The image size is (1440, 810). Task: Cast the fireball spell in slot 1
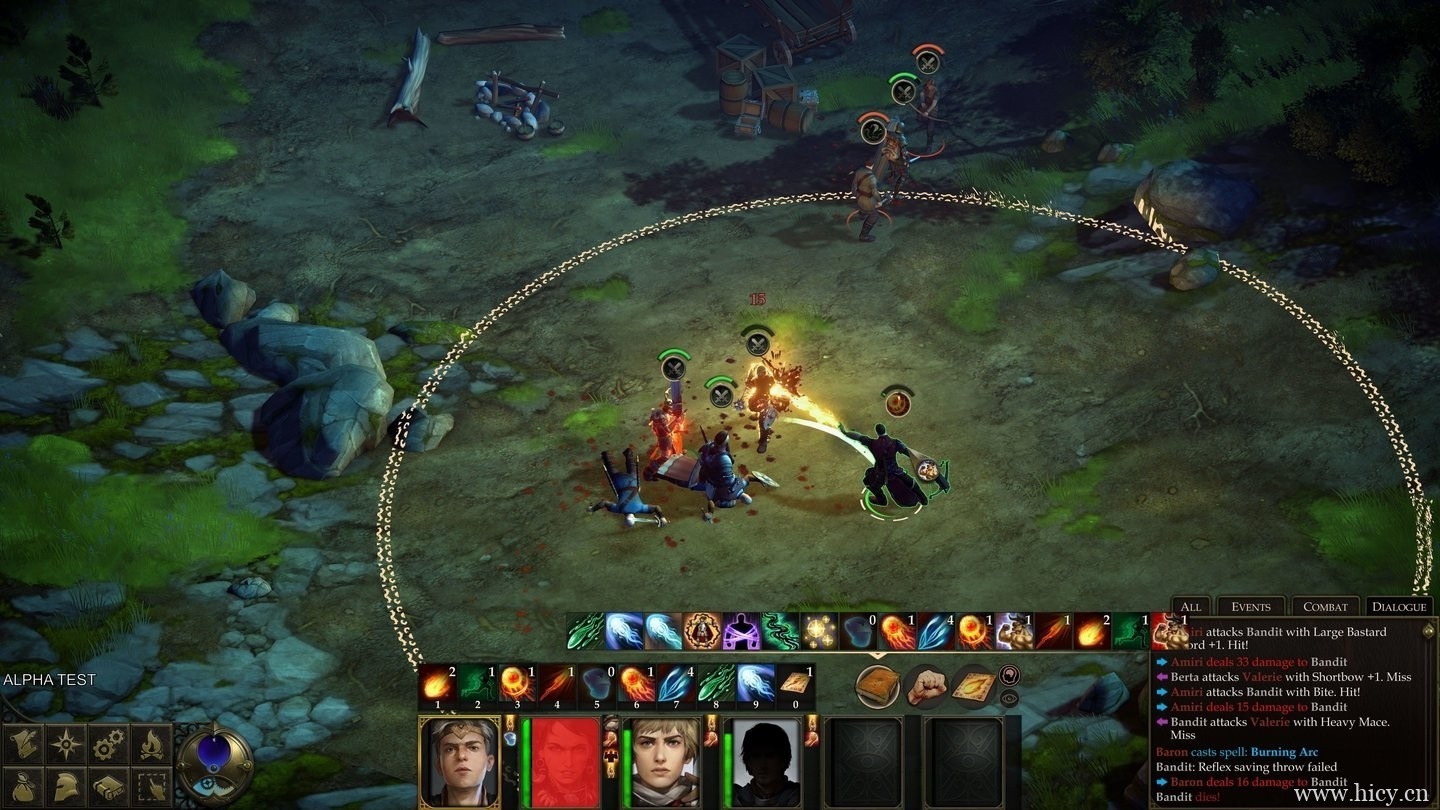pyautogui.click(x=437, y=683)
